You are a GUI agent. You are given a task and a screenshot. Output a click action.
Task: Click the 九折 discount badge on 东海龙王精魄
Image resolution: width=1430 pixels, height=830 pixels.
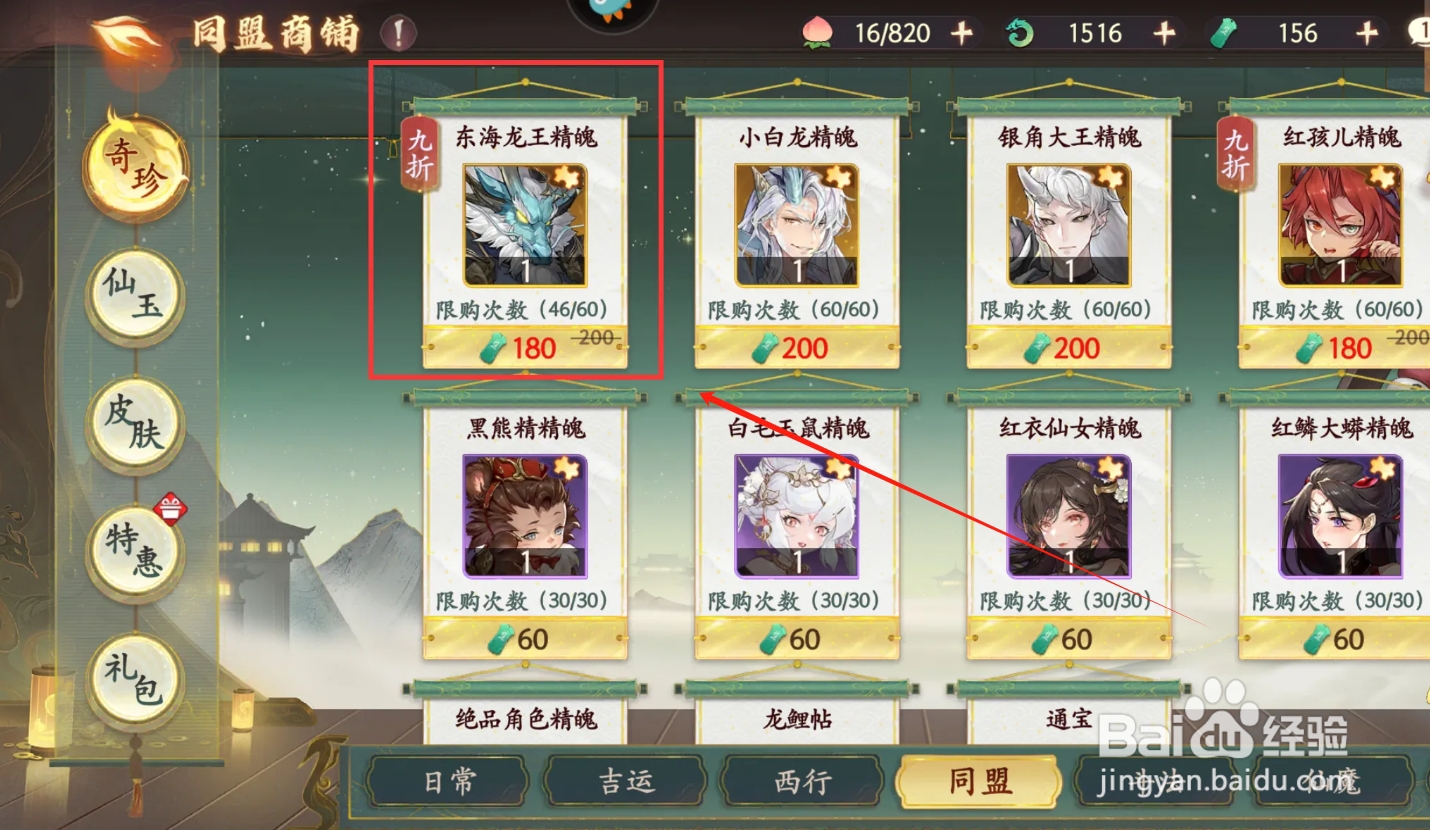click(422, 151)
